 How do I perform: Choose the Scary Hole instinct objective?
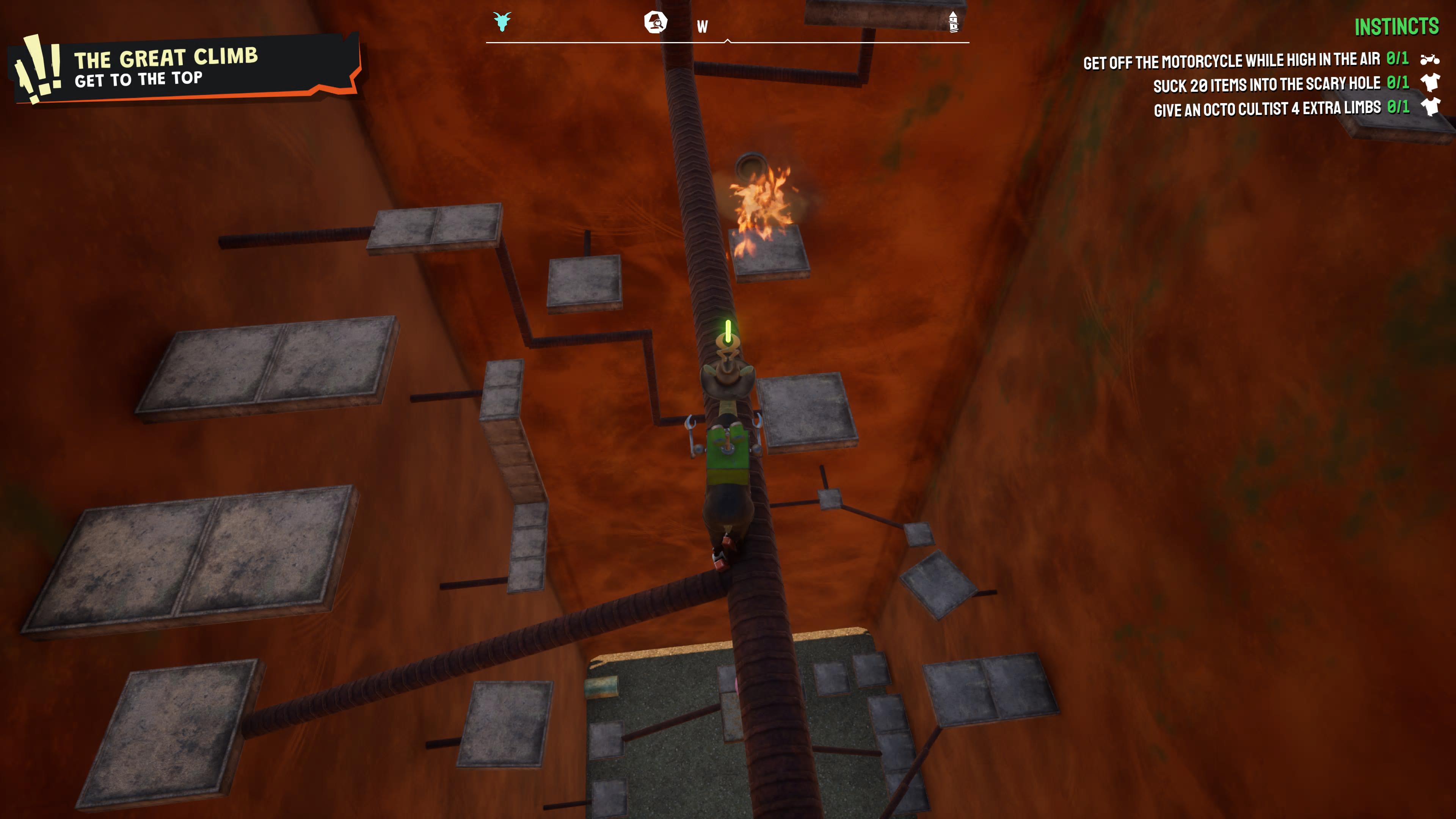(x=1280, y=84)
